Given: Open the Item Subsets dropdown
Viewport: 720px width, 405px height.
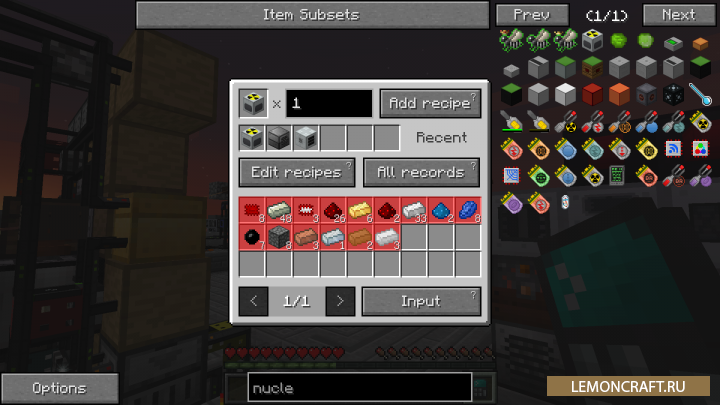Looking at the screenshot, I should tap(310, 15).
